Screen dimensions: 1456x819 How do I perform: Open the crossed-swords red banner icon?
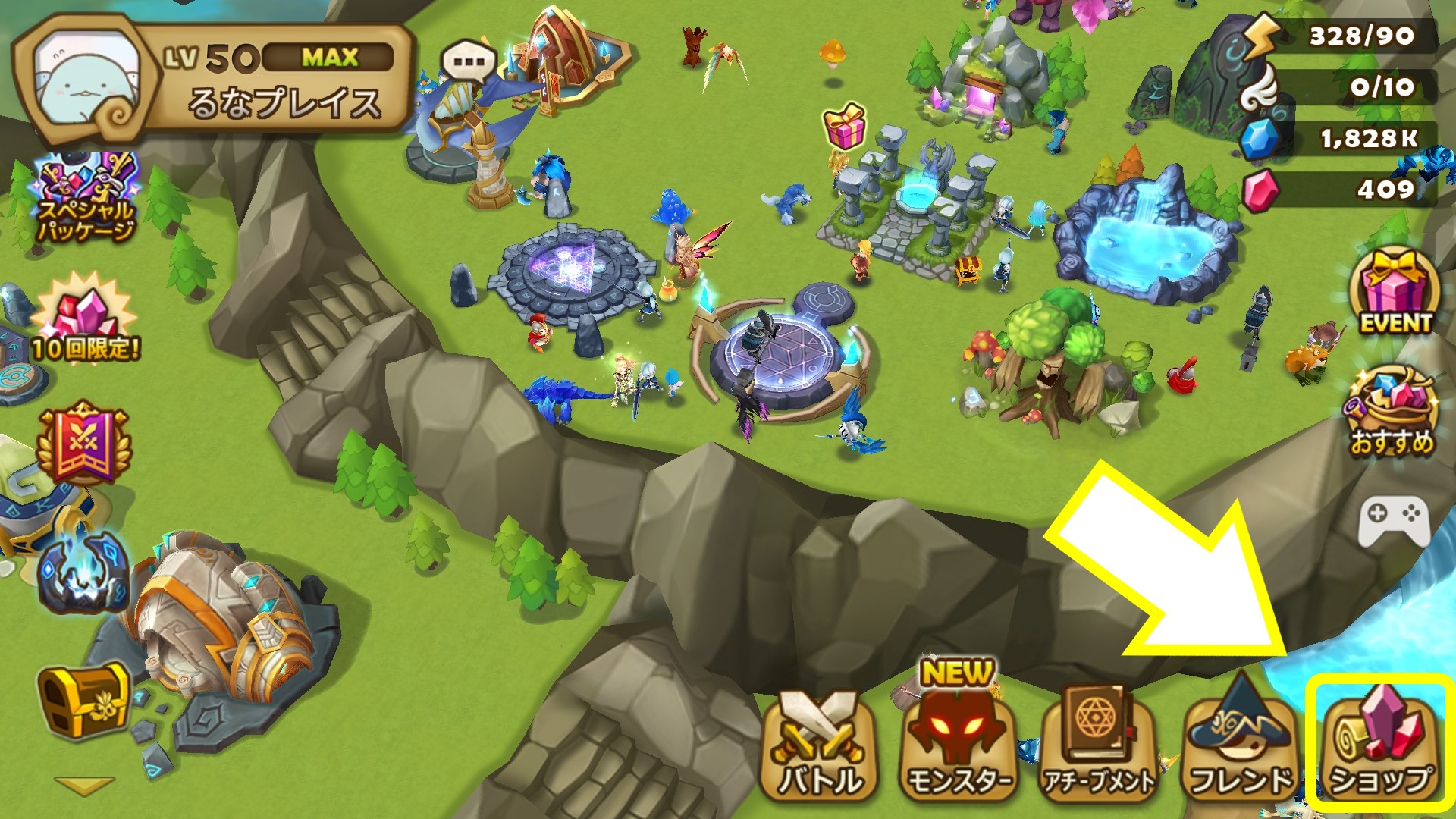[83, 444]
